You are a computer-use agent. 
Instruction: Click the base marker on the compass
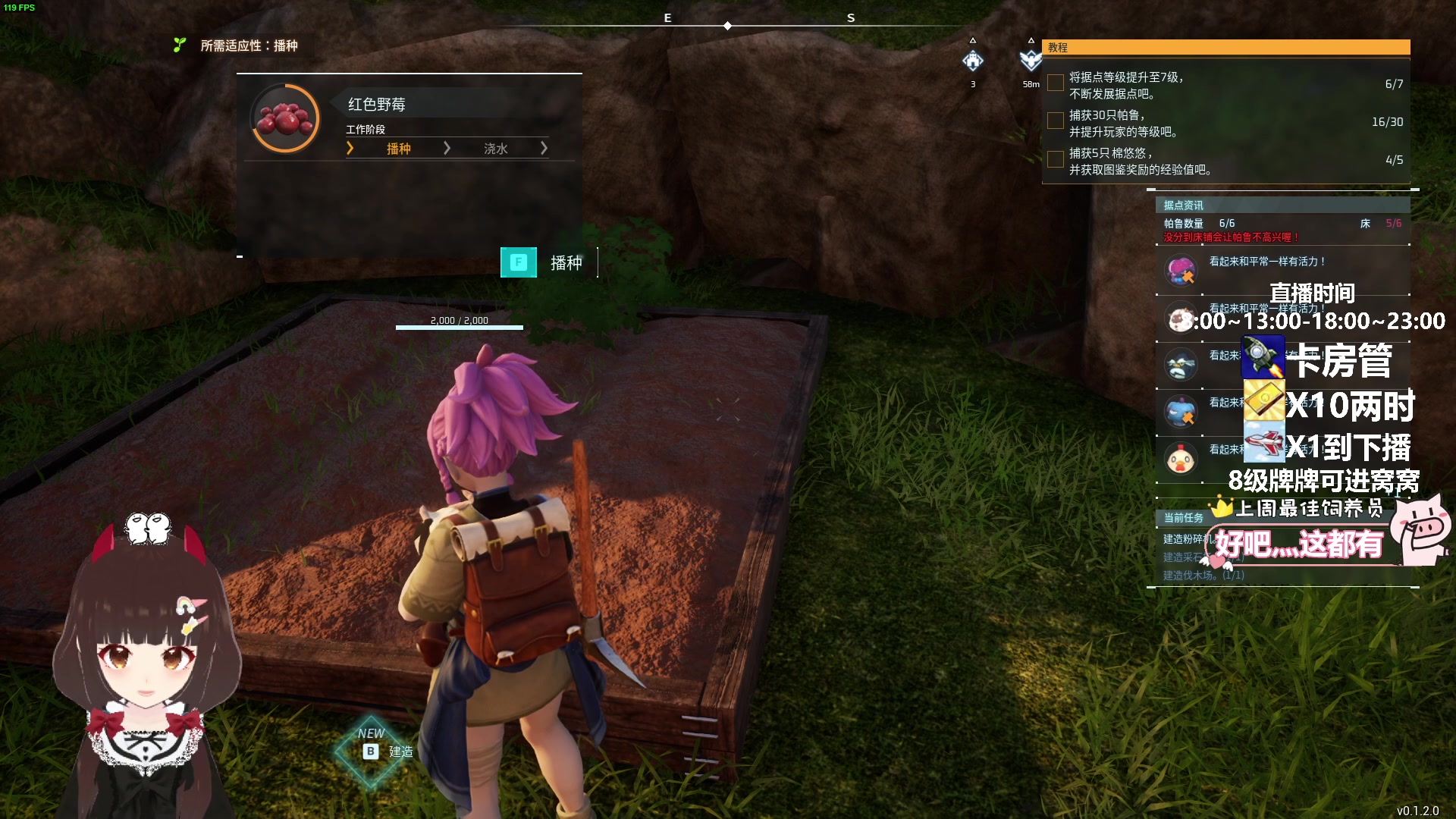click(973, 61)
